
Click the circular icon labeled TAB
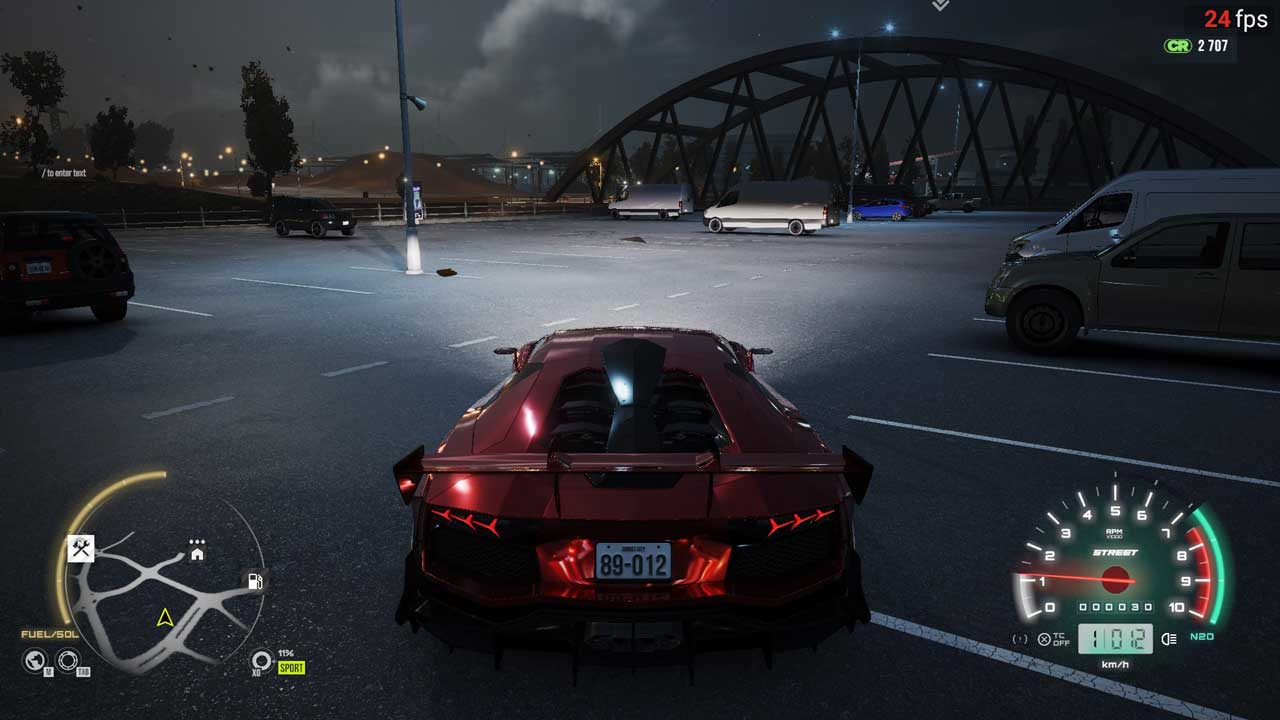click(68, 660)
